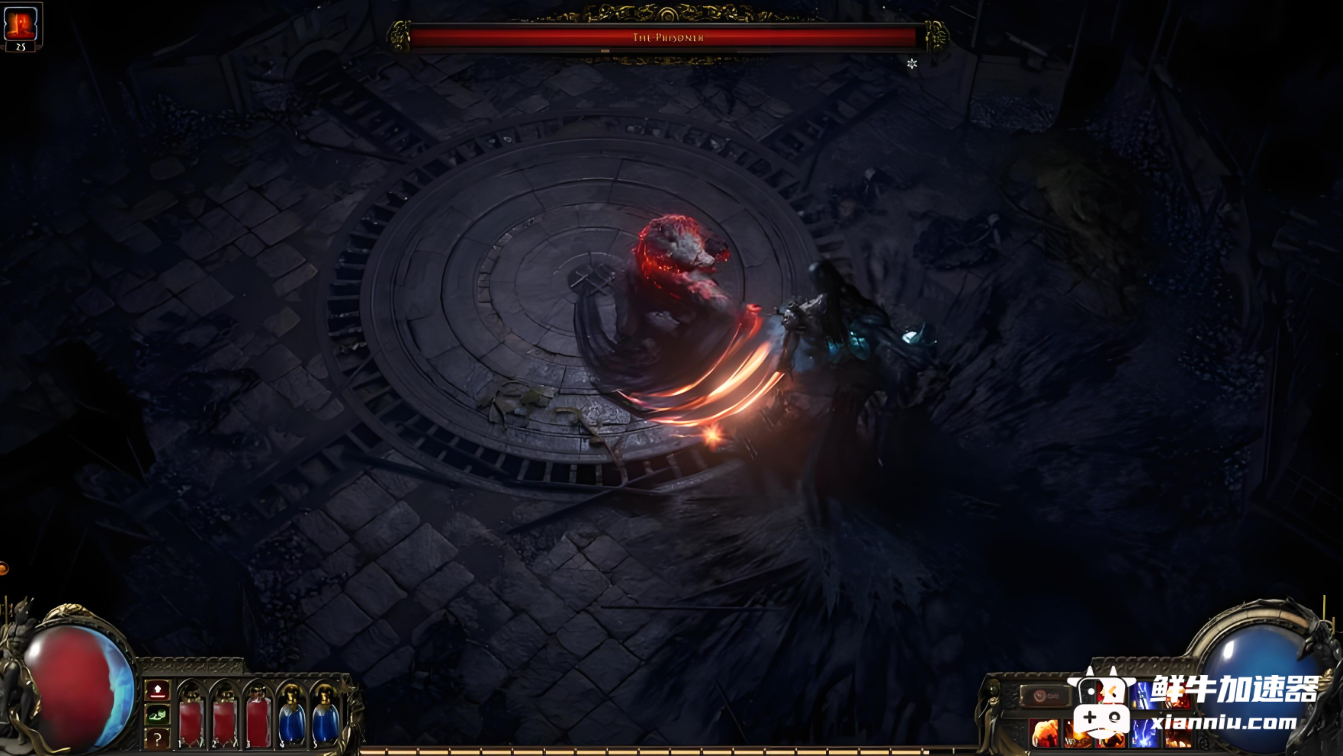
Task: Use the red life flask numbered 1
Action: point(191,718)
